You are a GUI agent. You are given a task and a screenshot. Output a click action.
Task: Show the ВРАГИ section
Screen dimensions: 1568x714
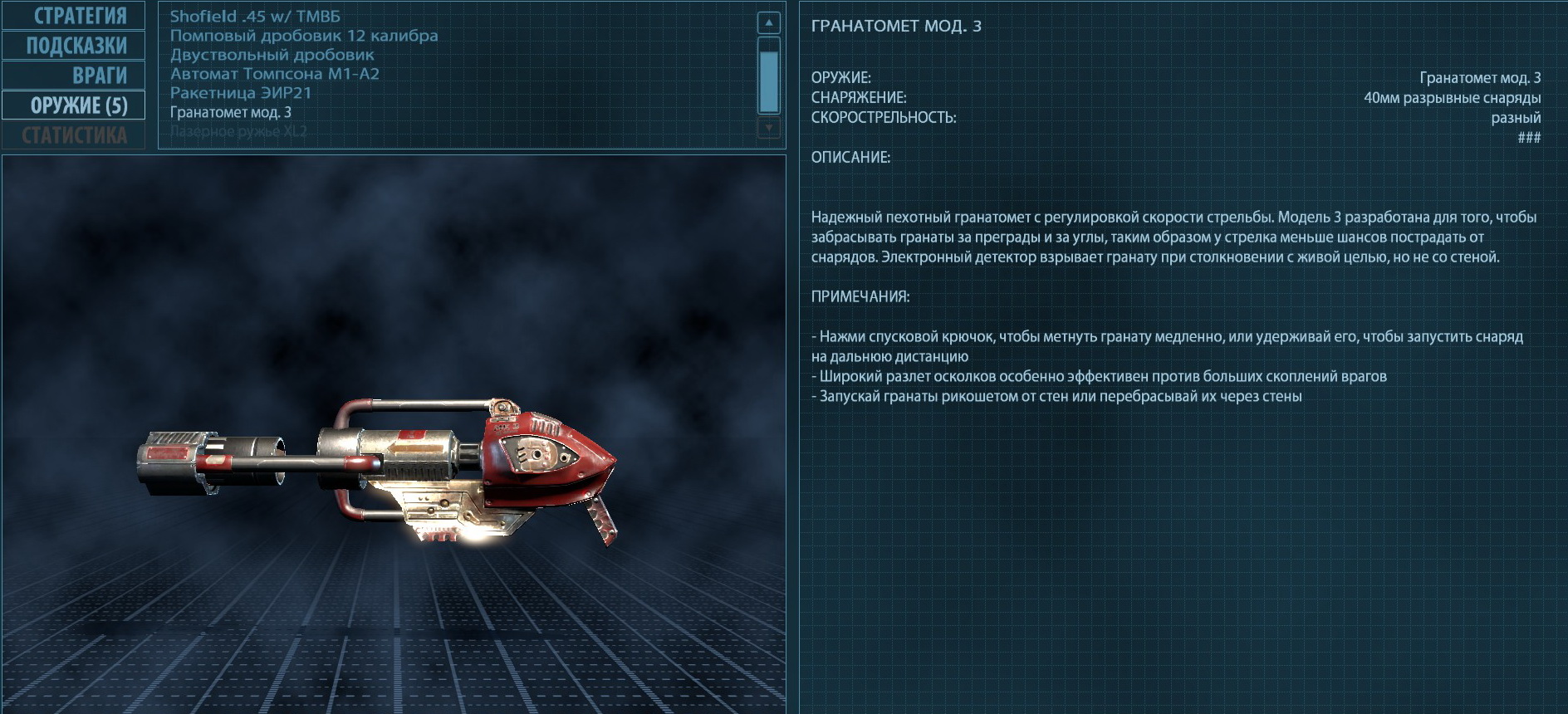pos(74,76)
